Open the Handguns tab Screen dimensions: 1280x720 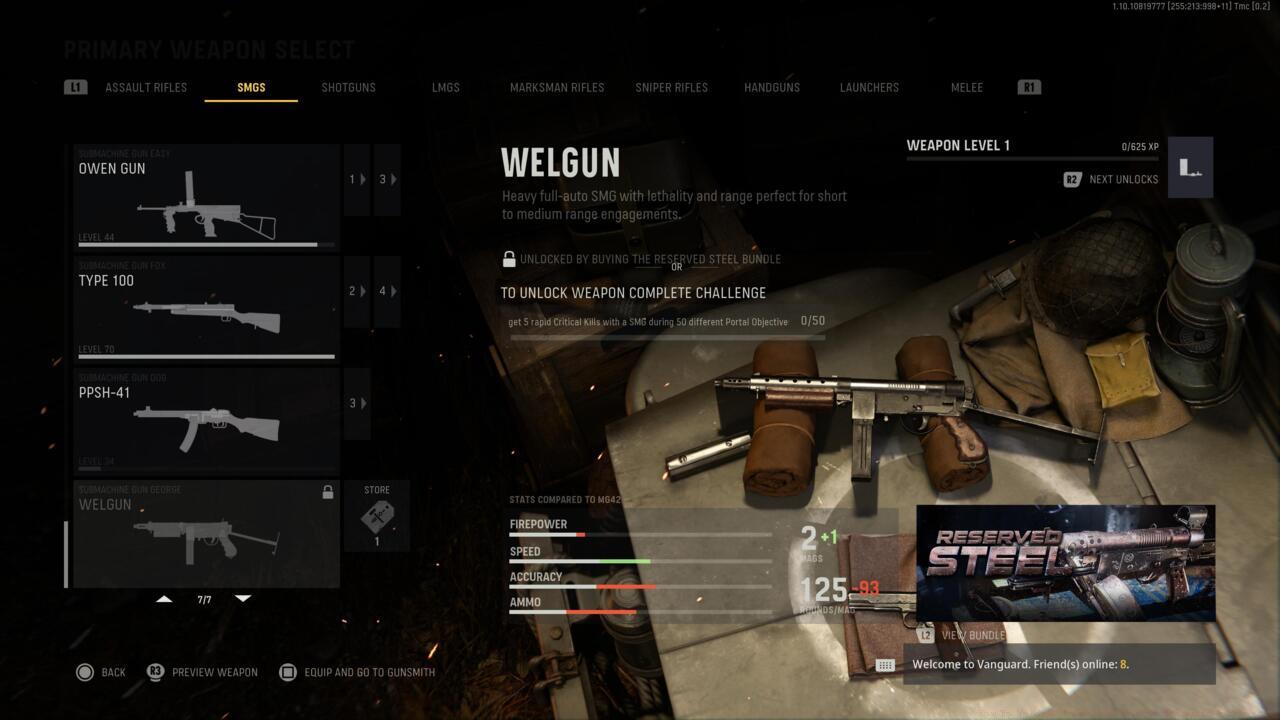tap(771, 87)
